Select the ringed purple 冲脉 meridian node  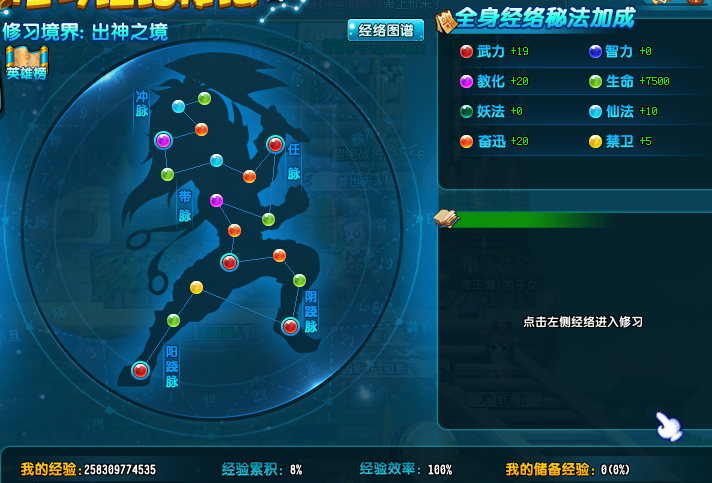point(163,141)
